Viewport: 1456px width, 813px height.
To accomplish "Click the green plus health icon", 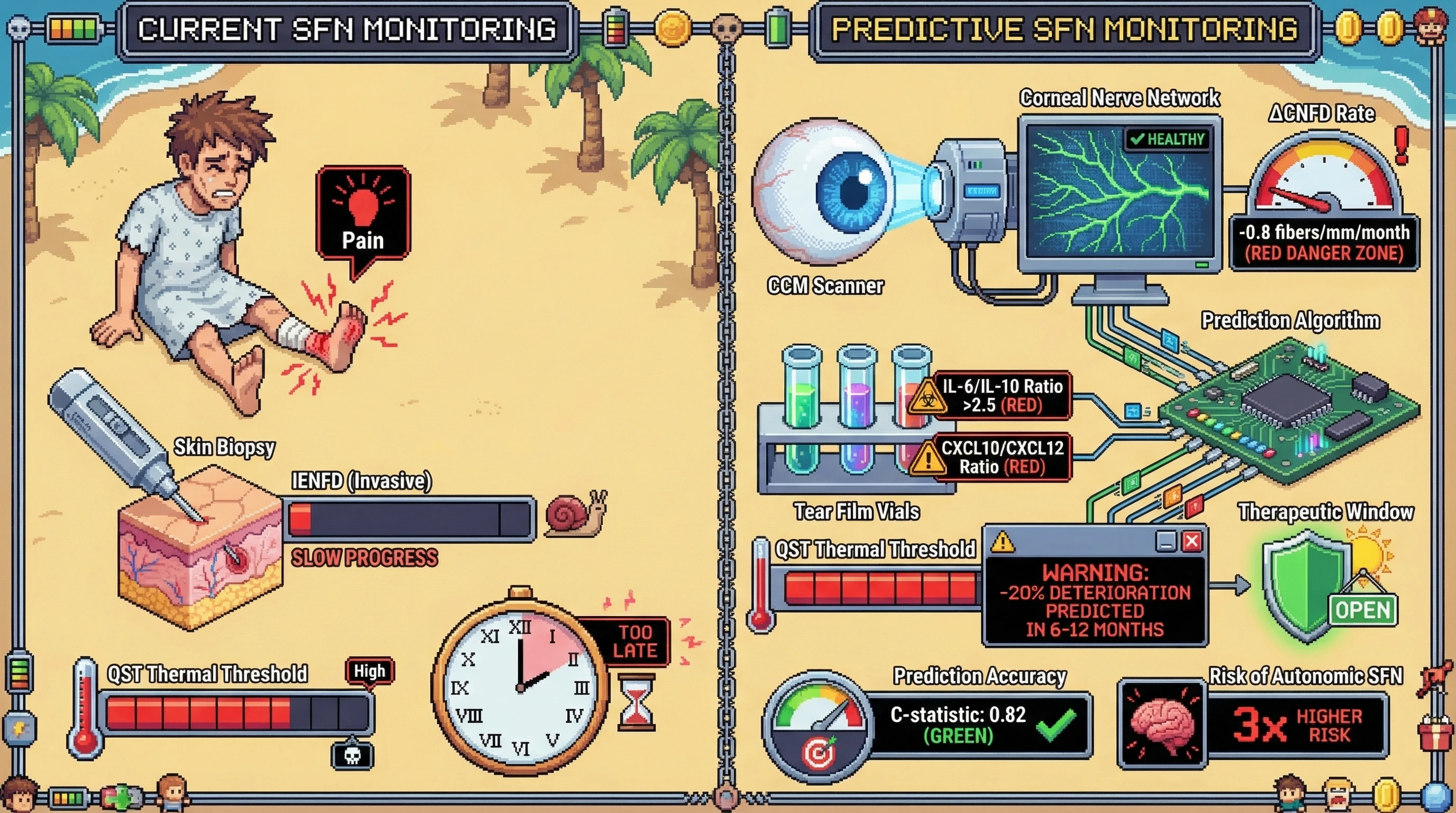I will (121, 798).
